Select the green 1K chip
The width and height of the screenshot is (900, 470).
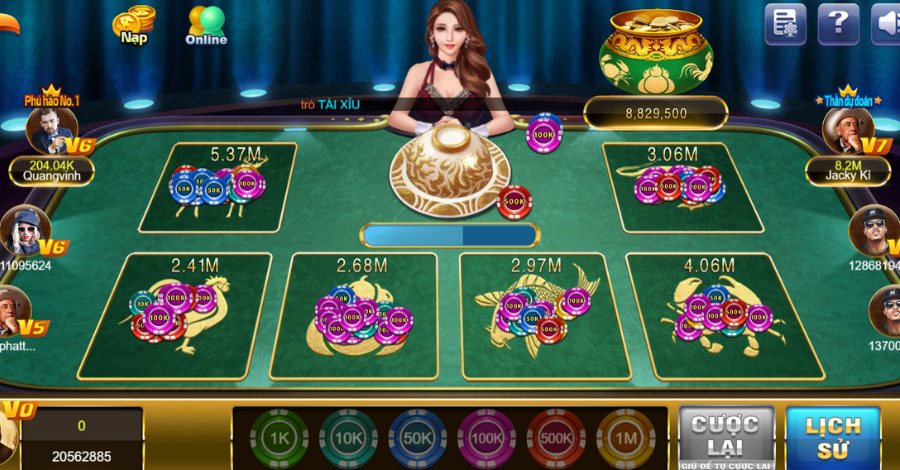click(278, 438)
